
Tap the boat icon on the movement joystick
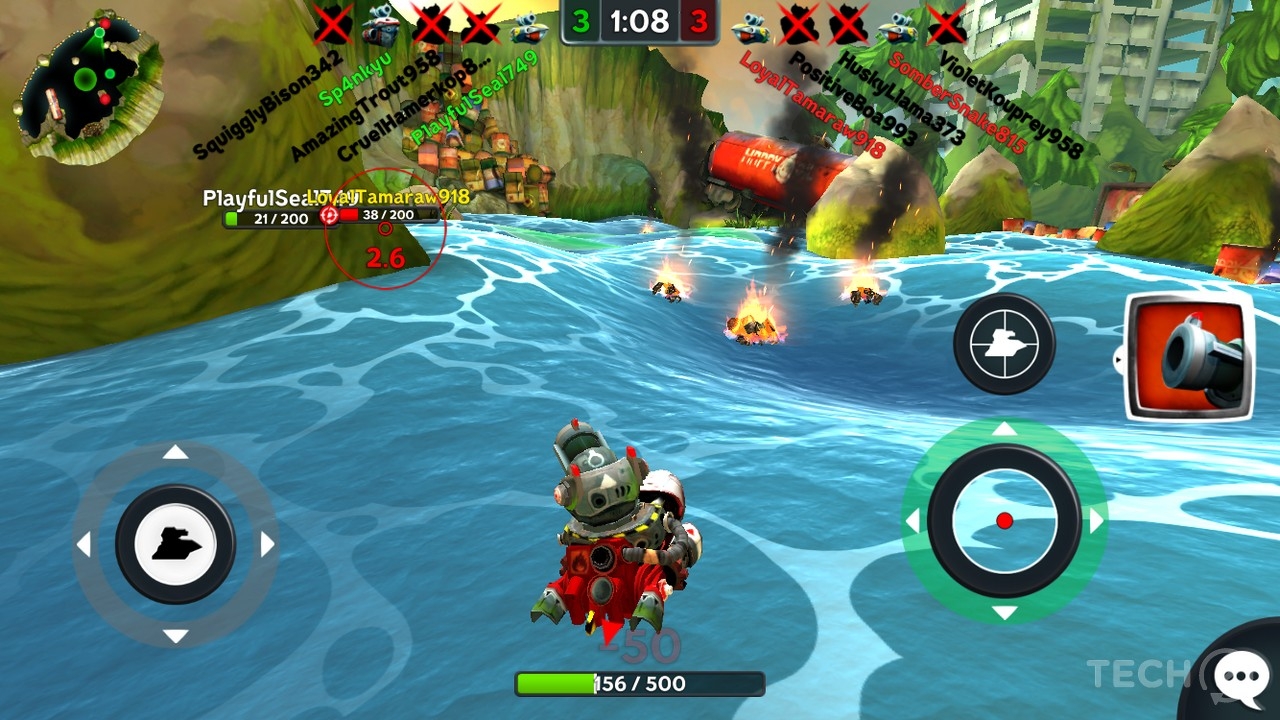click(x=178, y=545)
